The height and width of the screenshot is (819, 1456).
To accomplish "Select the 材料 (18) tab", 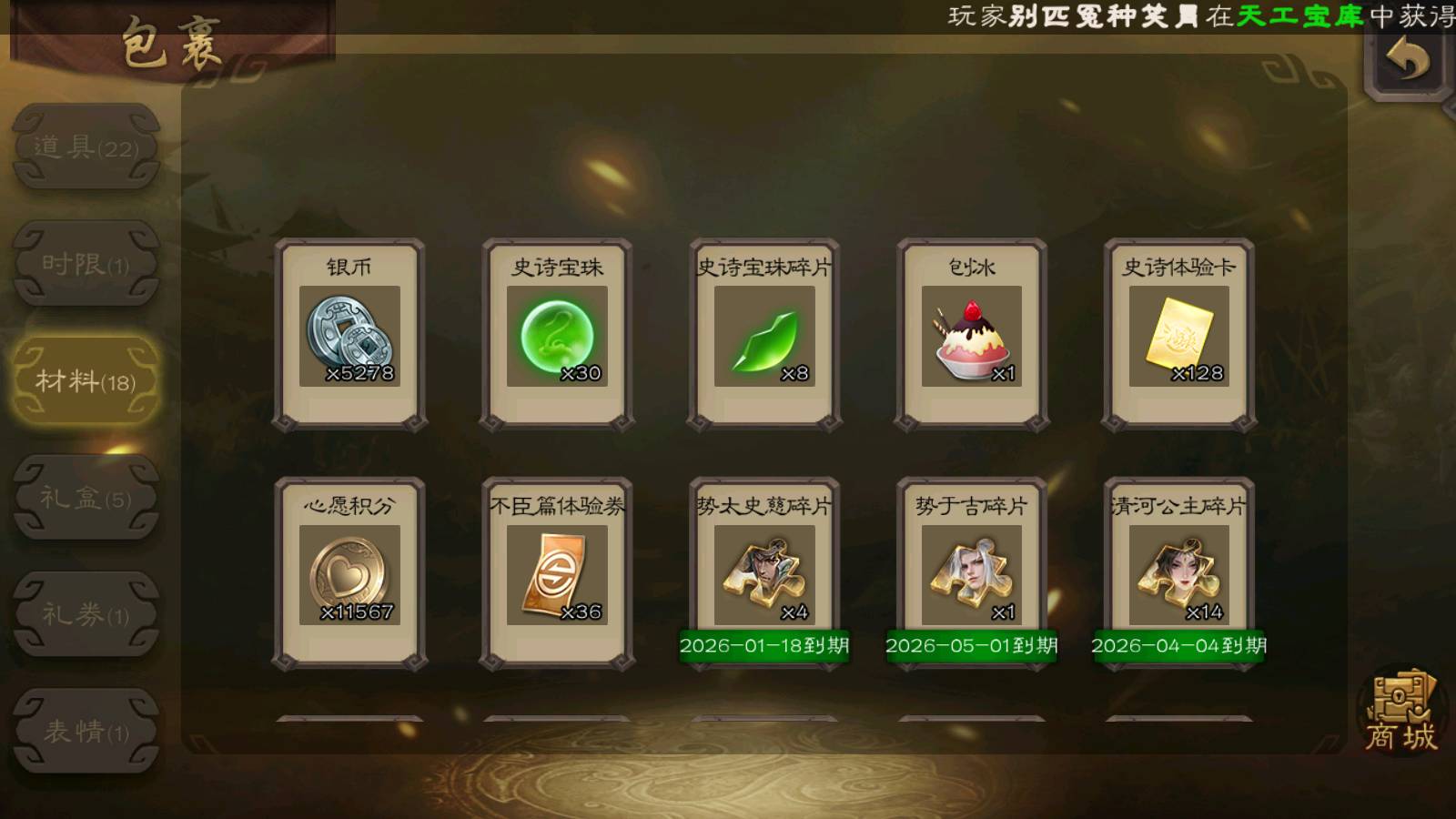I will (x=86, y=380).
